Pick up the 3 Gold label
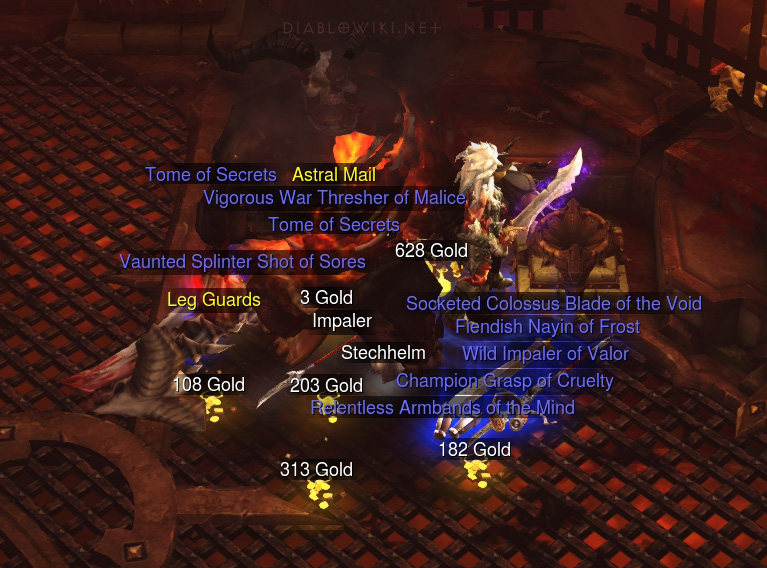 pyautogui.click(x=326, y=297)
